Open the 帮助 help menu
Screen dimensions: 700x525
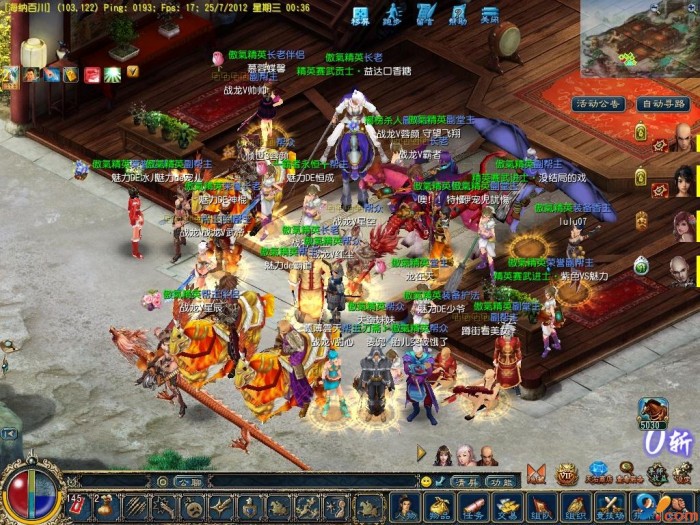(456, 14)
